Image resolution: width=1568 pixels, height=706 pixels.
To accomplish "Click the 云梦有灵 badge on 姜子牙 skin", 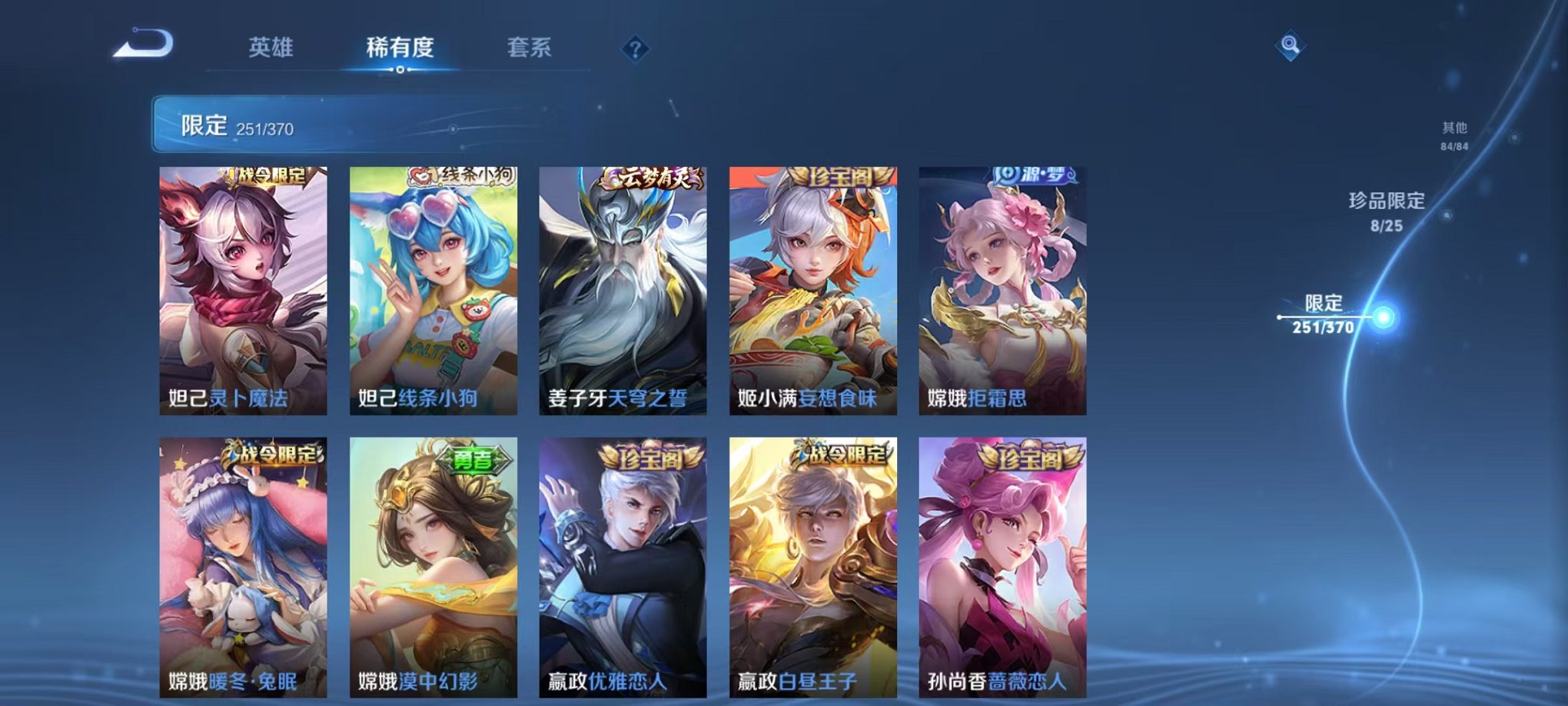I will click(650, 176).
